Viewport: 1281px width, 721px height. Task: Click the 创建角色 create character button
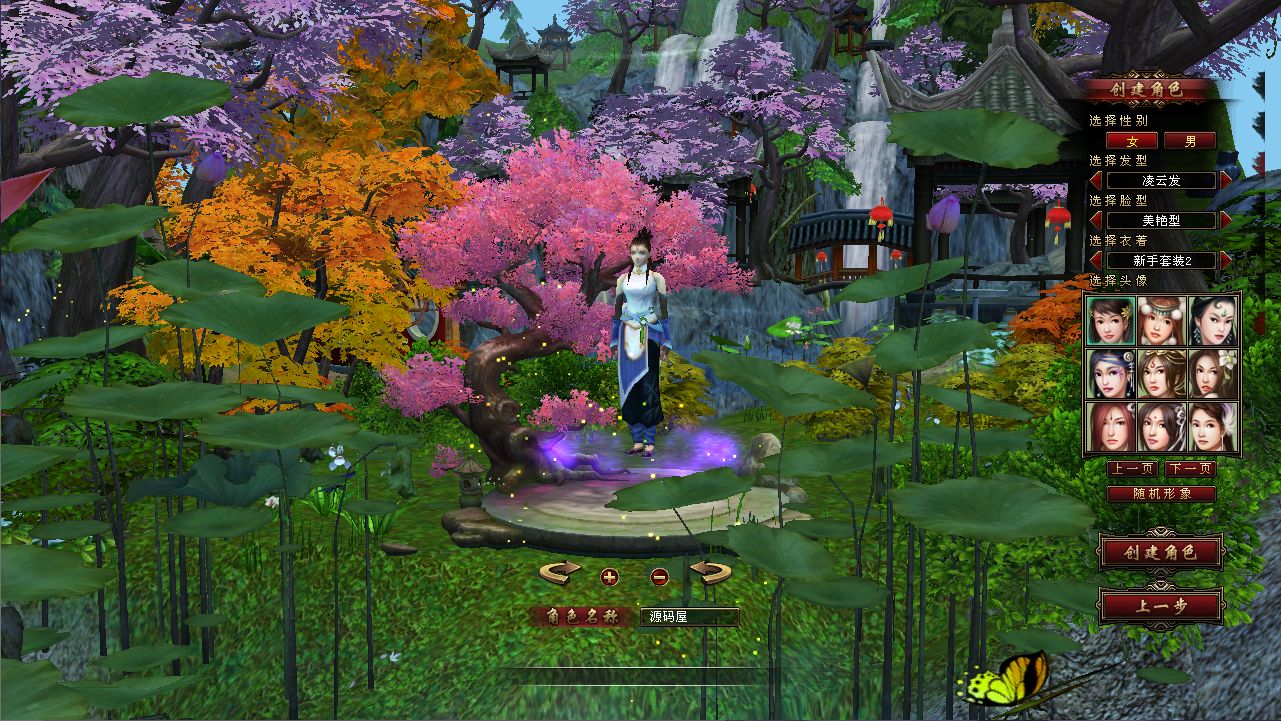click(x=1160, y=552)
